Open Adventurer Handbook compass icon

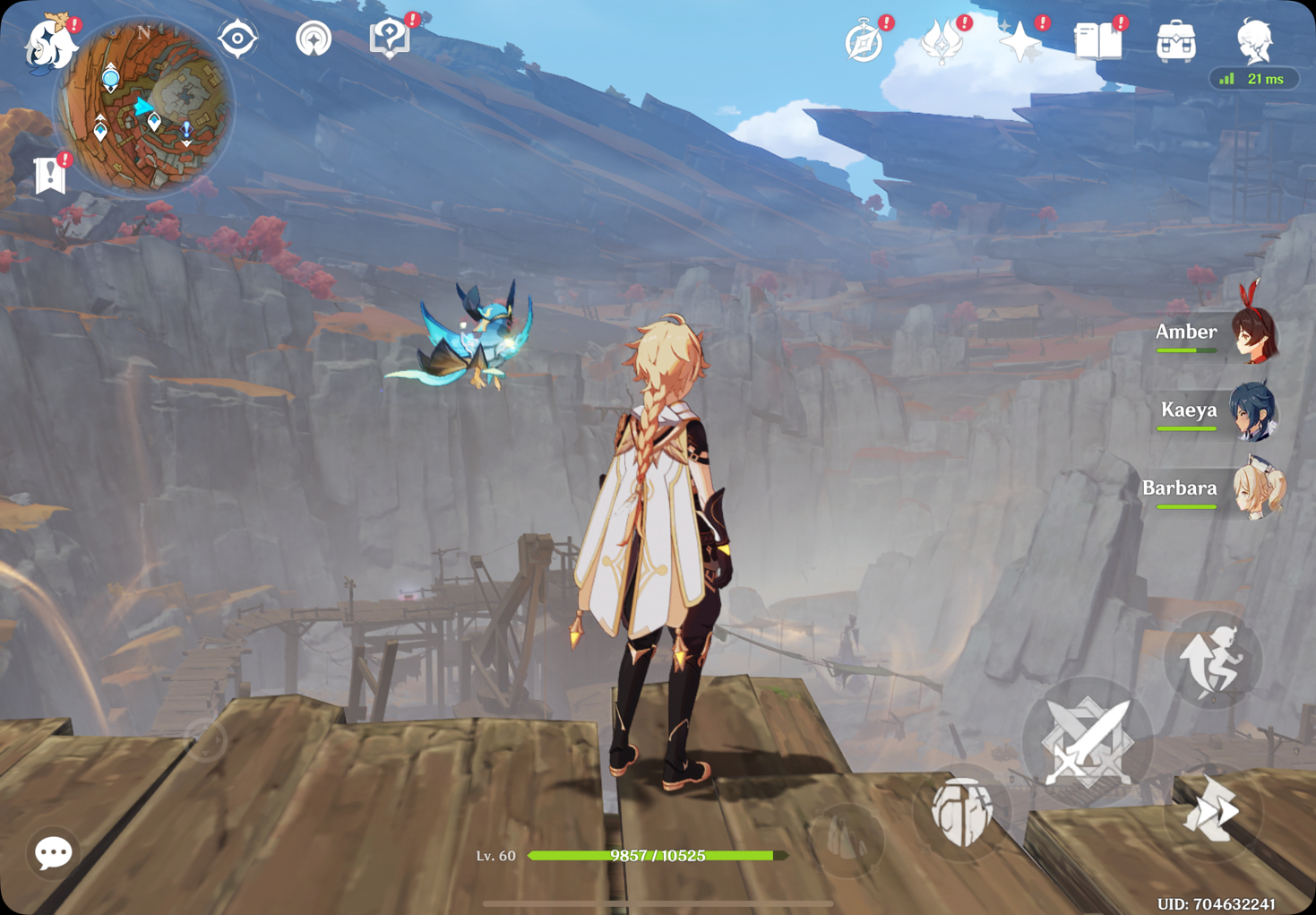coord(864,42)
